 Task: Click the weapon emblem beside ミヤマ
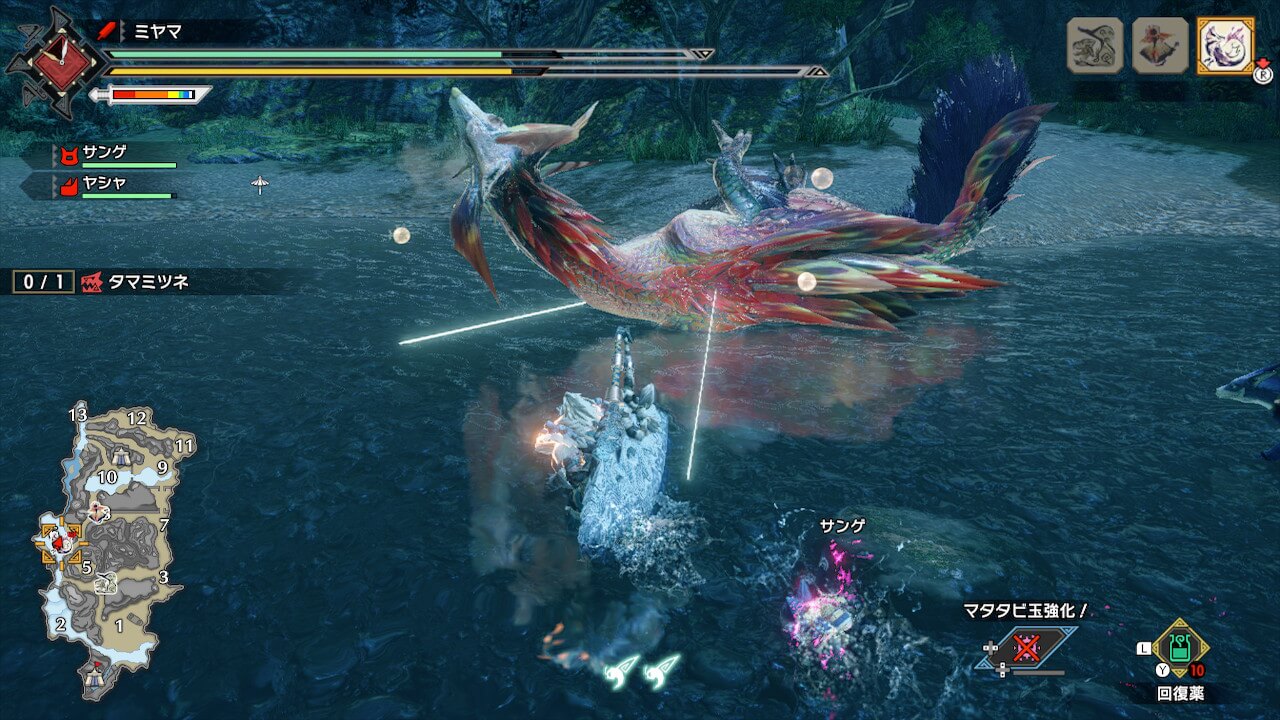pos(55,63)
